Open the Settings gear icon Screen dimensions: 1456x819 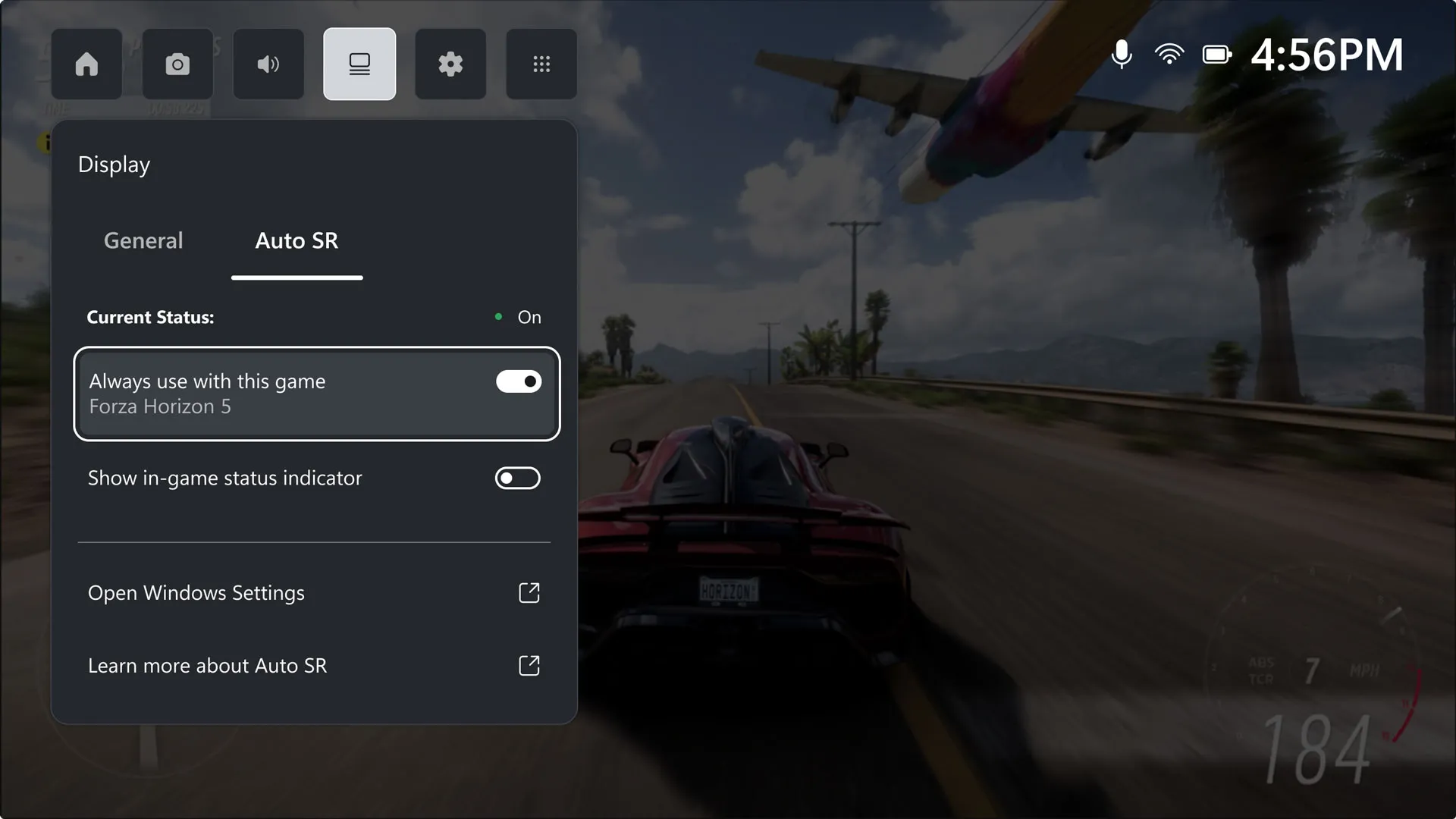pos(450,64)
